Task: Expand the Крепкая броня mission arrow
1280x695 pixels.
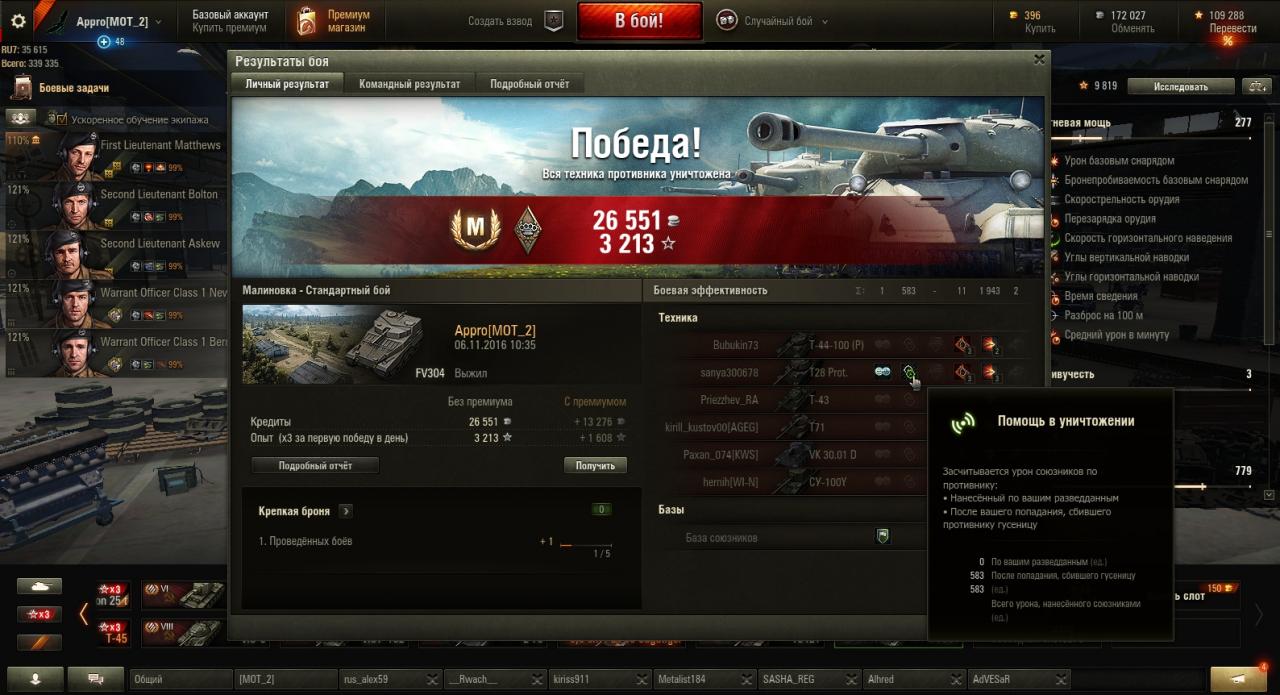Action: [x=346, y=511]
